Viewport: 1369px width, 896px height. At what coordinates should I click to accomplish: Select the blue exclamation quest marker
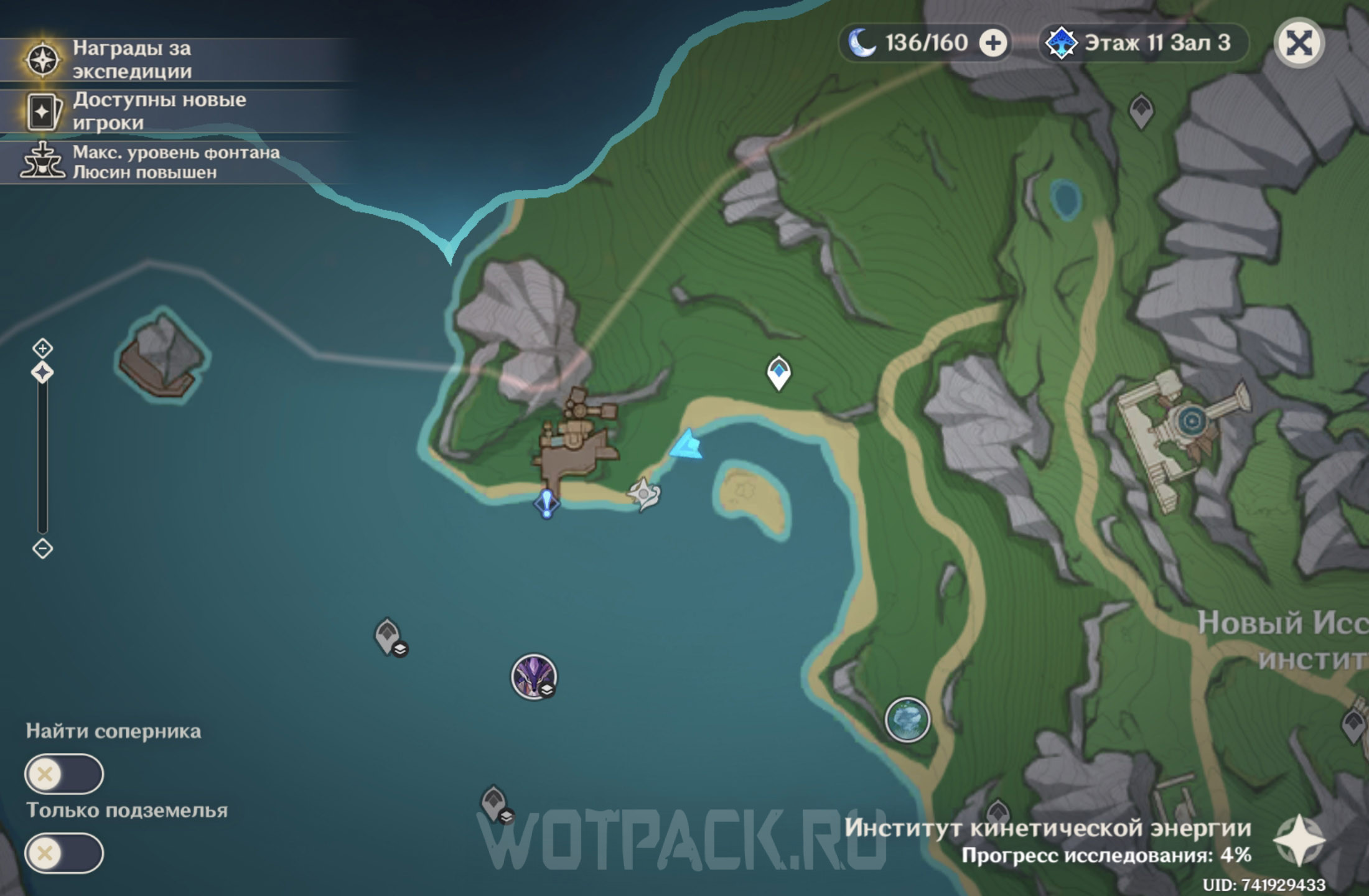pos(546,503)
